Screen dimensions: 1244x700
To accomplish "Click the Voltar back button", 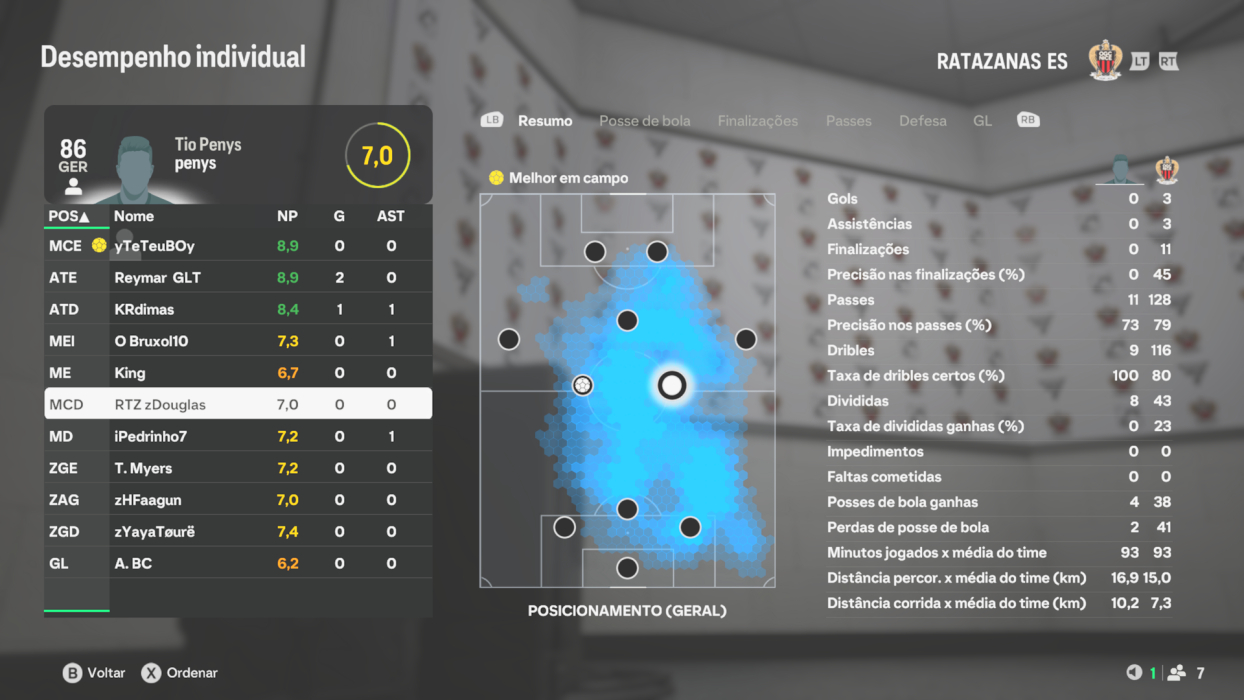I will 94,673.
